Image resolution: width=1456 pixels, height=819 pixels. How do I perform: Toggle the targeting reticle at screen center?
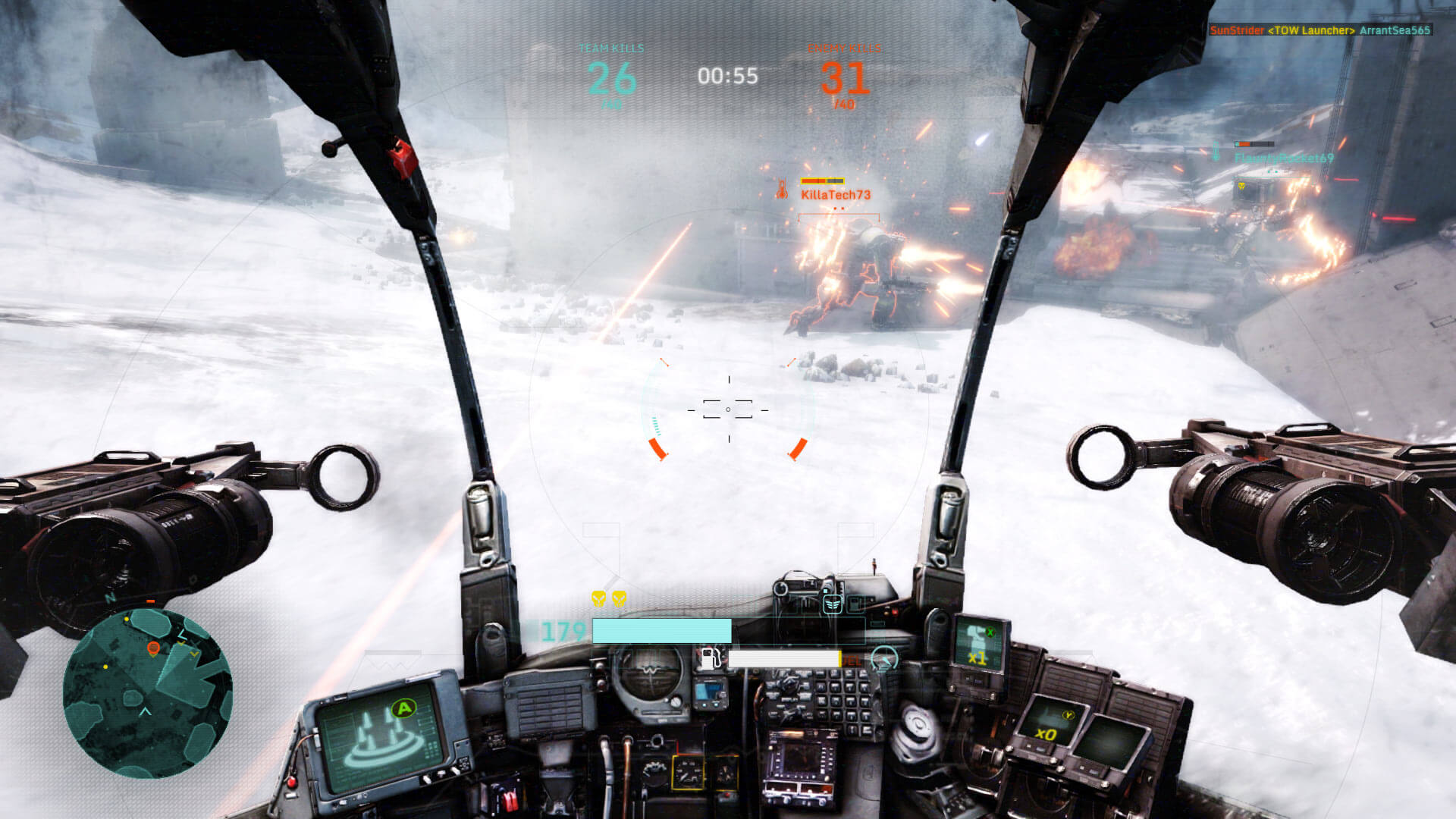click(729, 409)
